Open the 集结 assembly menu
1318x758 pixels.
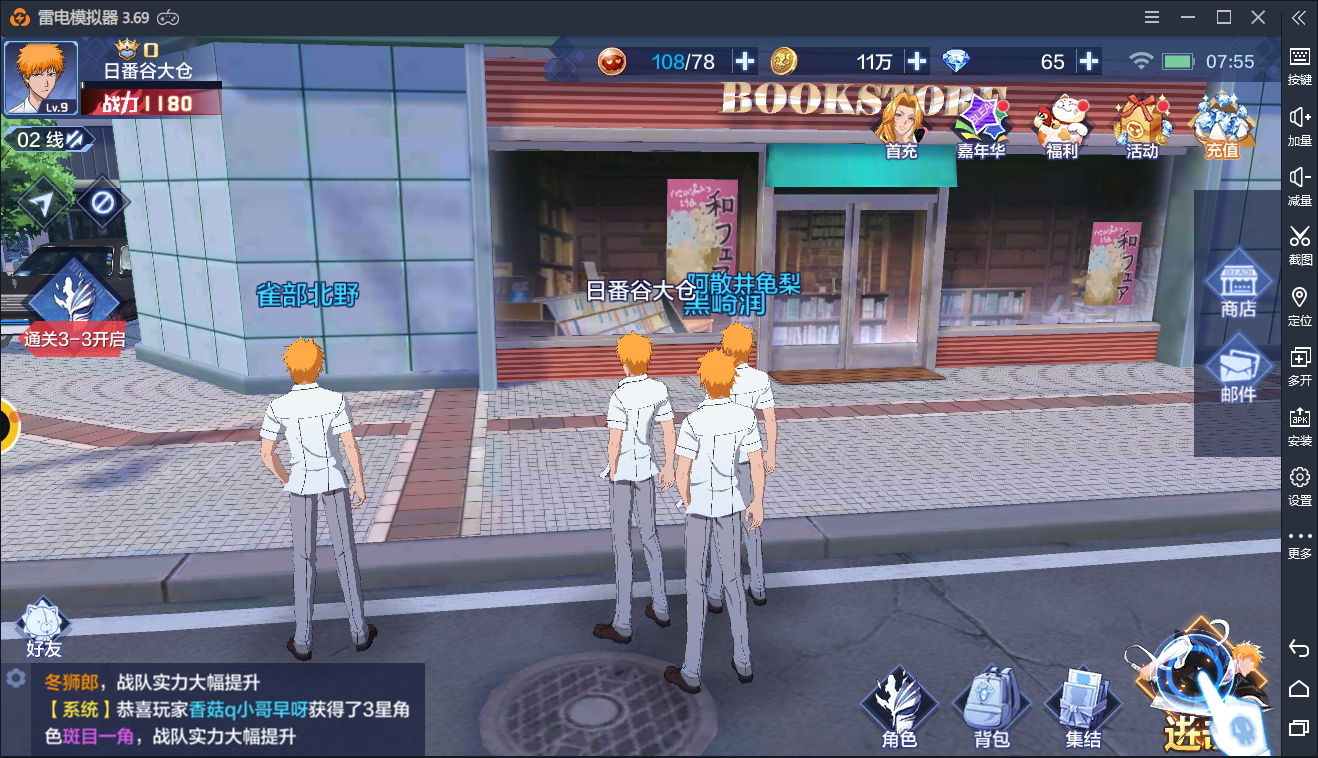1083,708
